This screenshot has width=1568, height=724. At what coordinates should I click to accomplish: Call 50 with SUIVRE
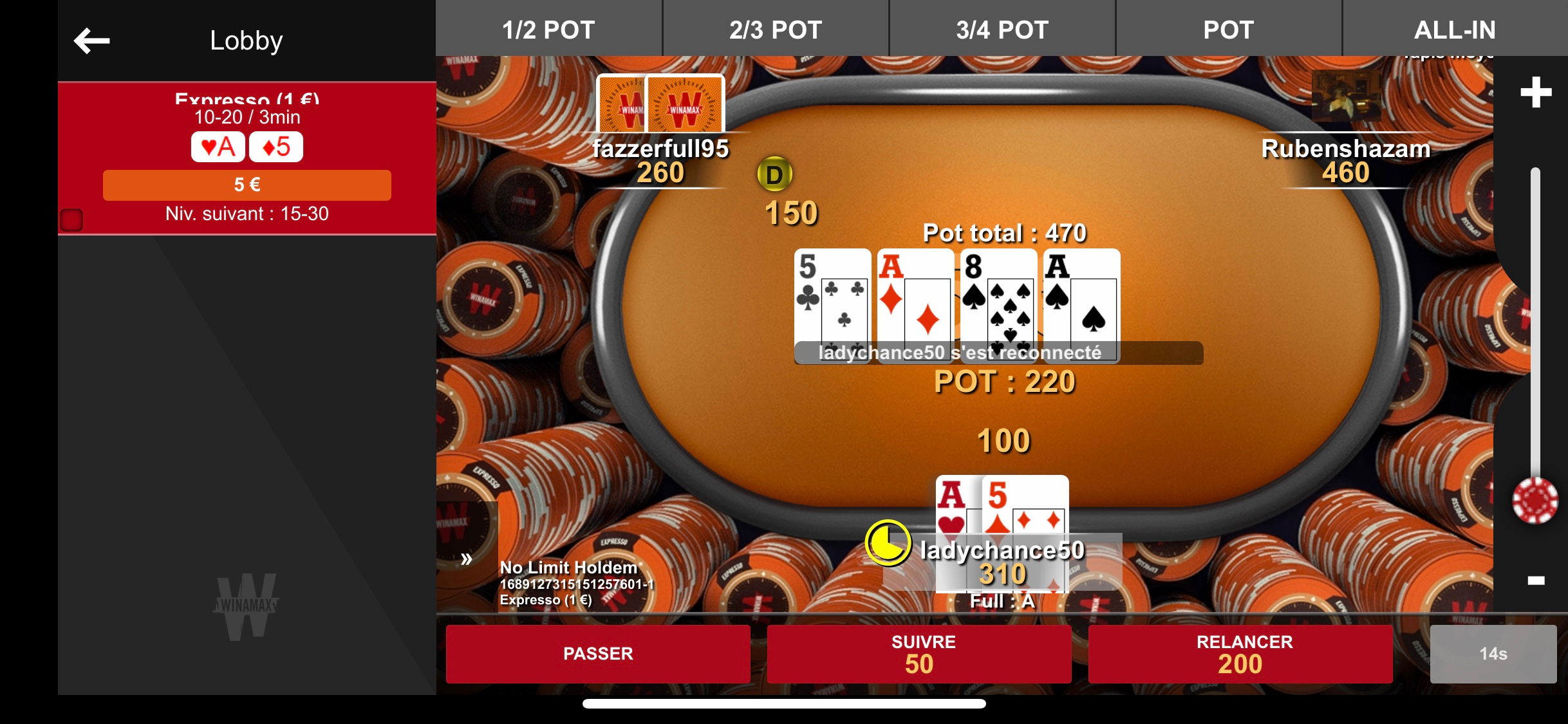pos(919,653)
